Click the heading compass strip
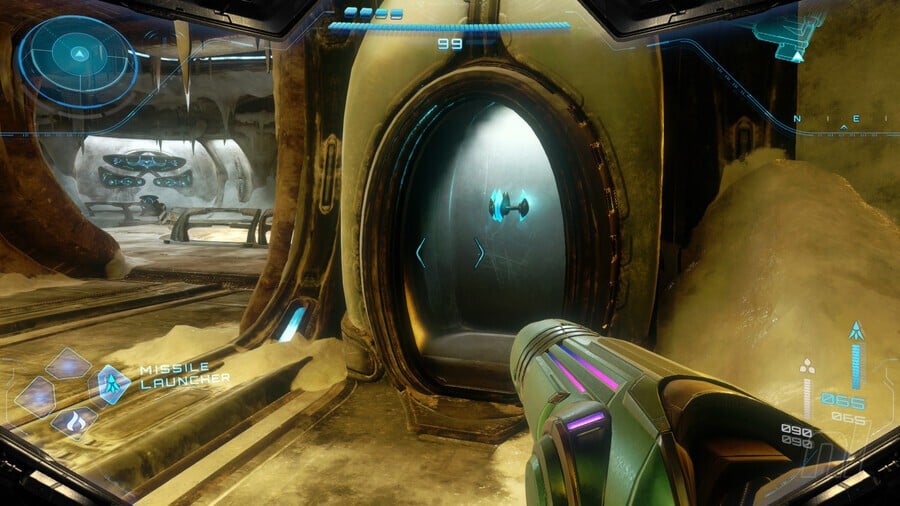900x506 pixels. (845, 121)
